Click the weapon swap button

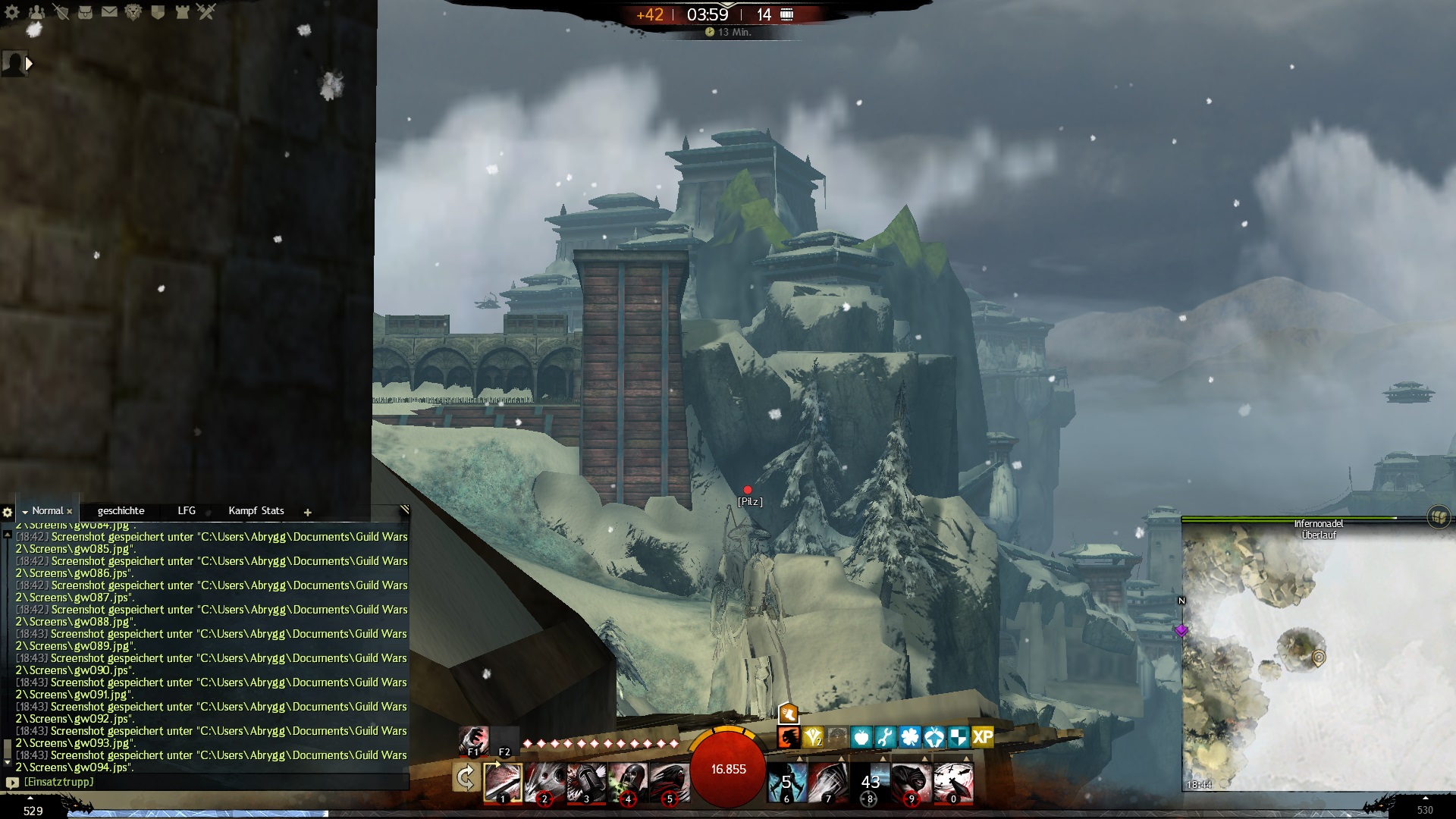pos(466,778)
